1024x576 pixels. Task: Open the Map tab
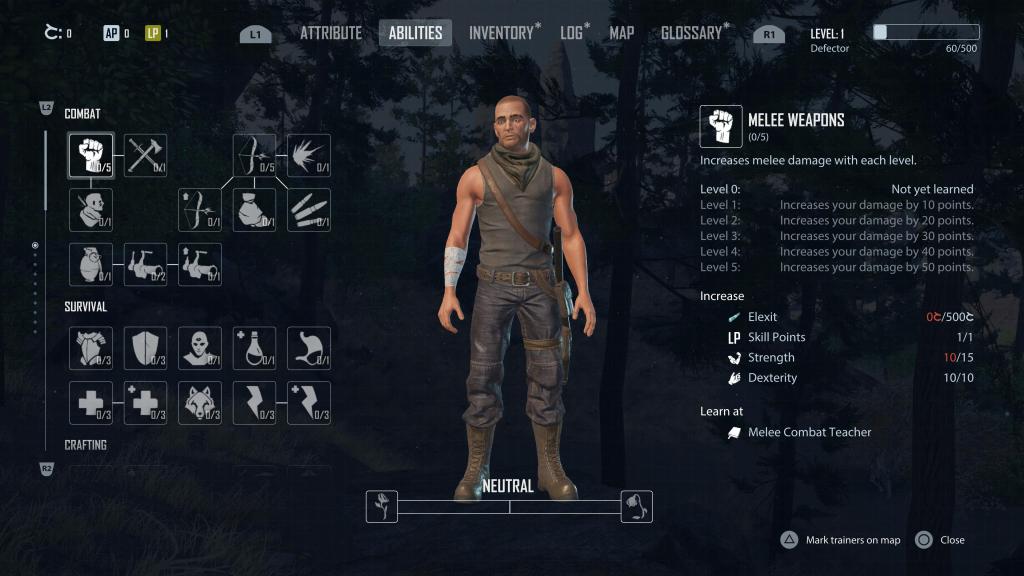[x=621, y=33]
